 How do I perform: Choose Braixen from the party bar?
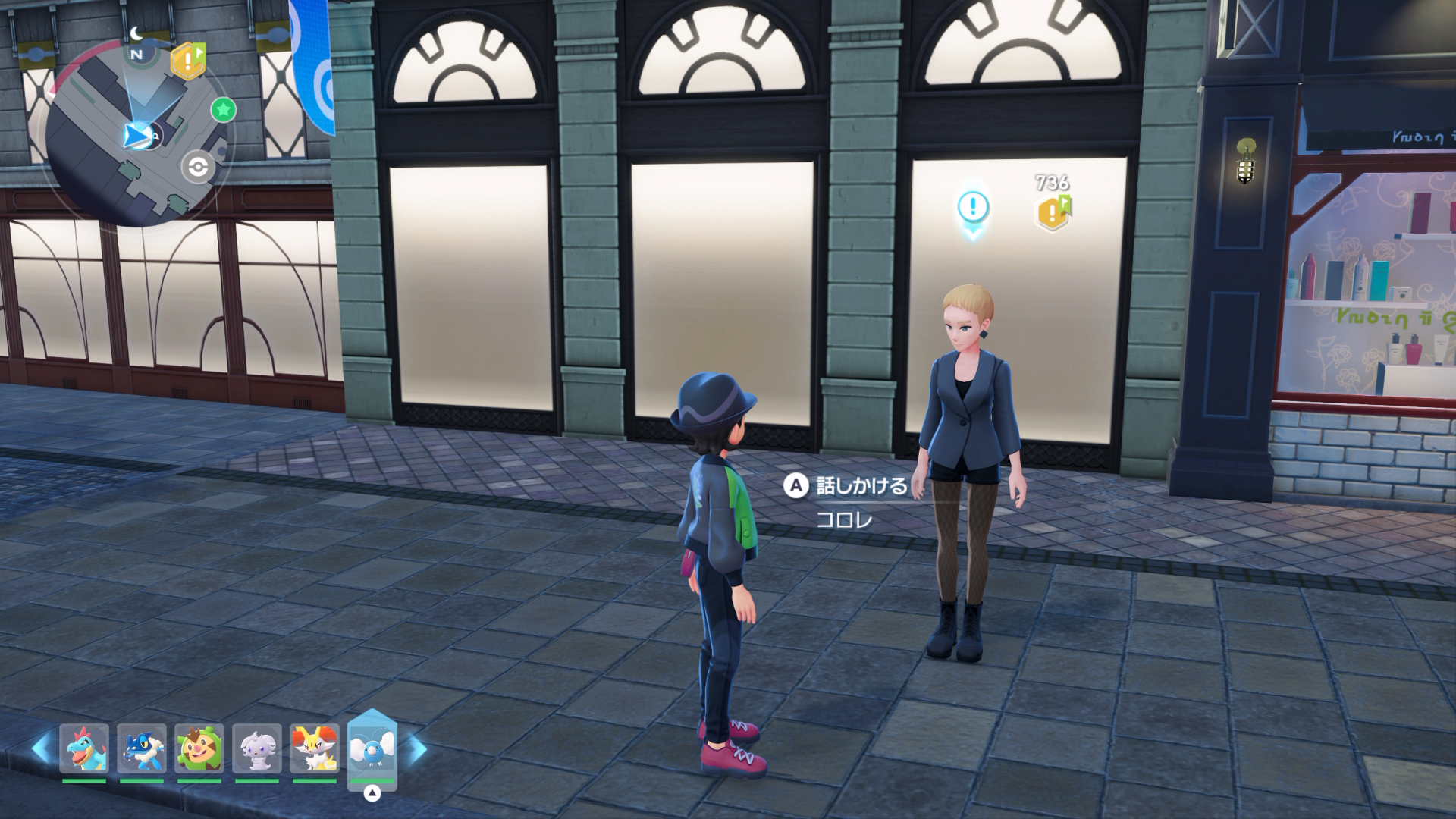coord(315,748)
